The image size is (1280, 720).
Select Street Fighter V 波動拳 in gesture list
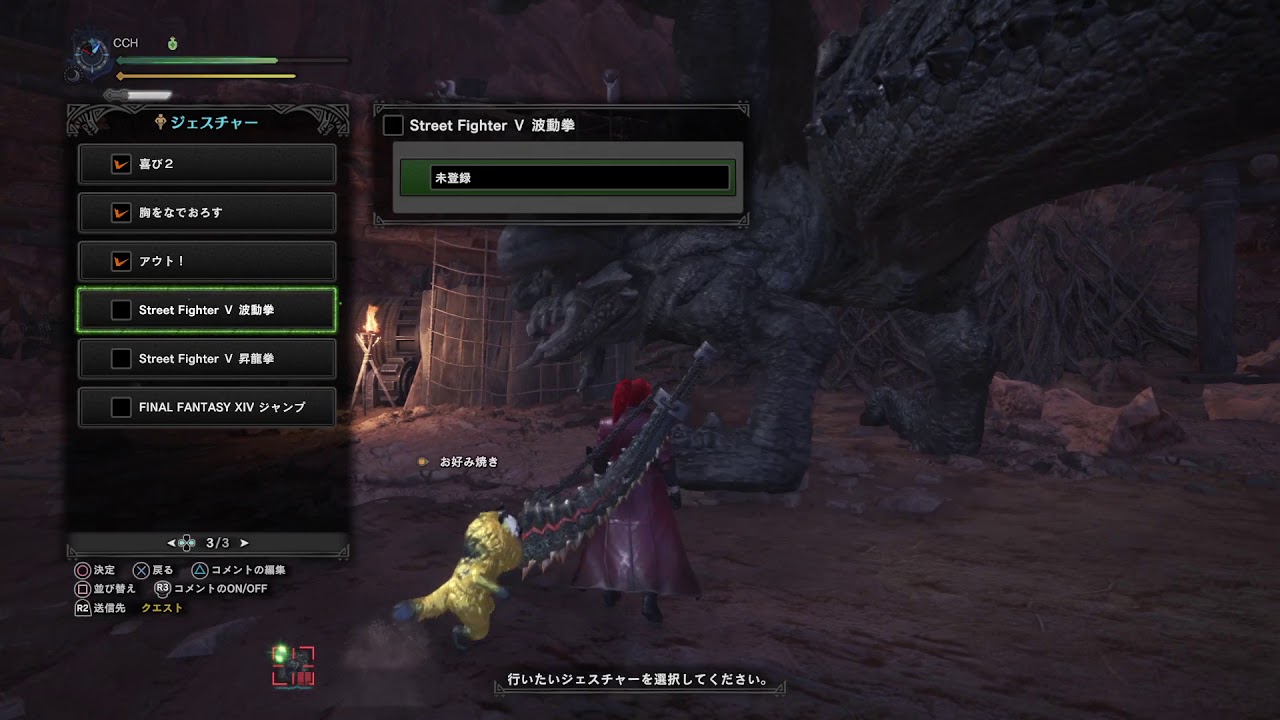[x=207, y=310]
